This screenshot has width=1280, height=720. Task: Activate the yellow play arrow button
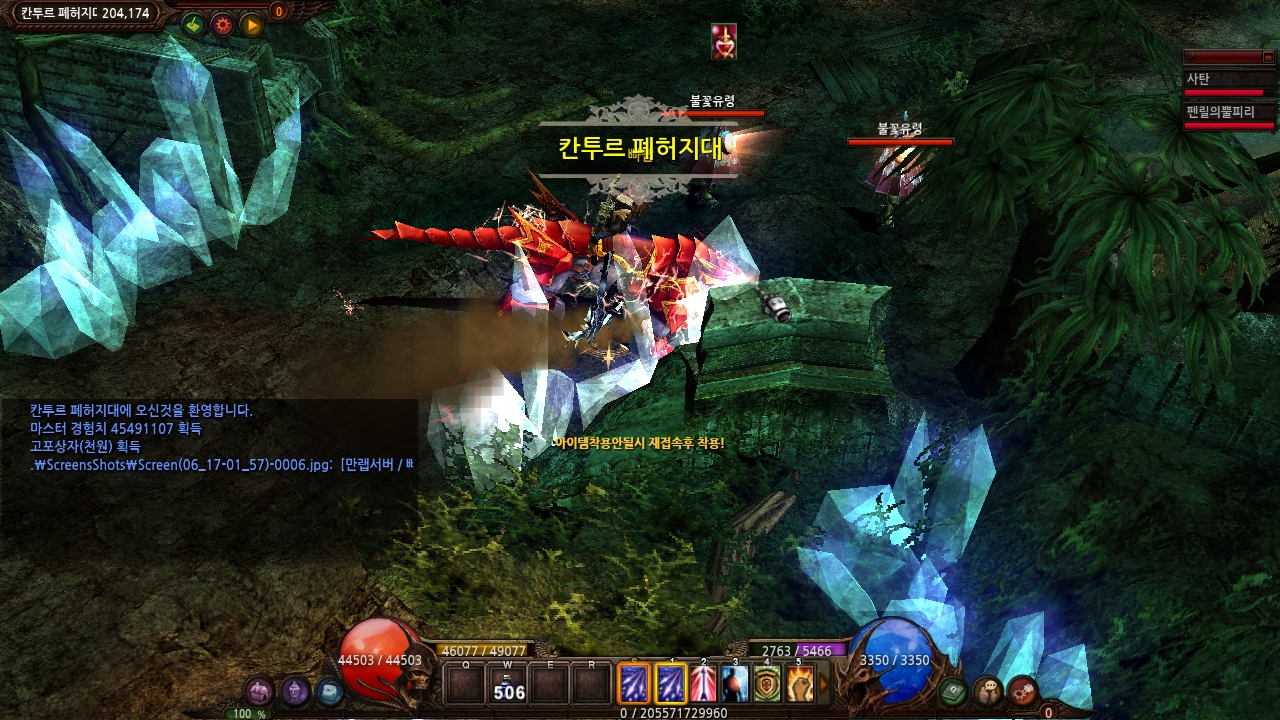point(251,24)
